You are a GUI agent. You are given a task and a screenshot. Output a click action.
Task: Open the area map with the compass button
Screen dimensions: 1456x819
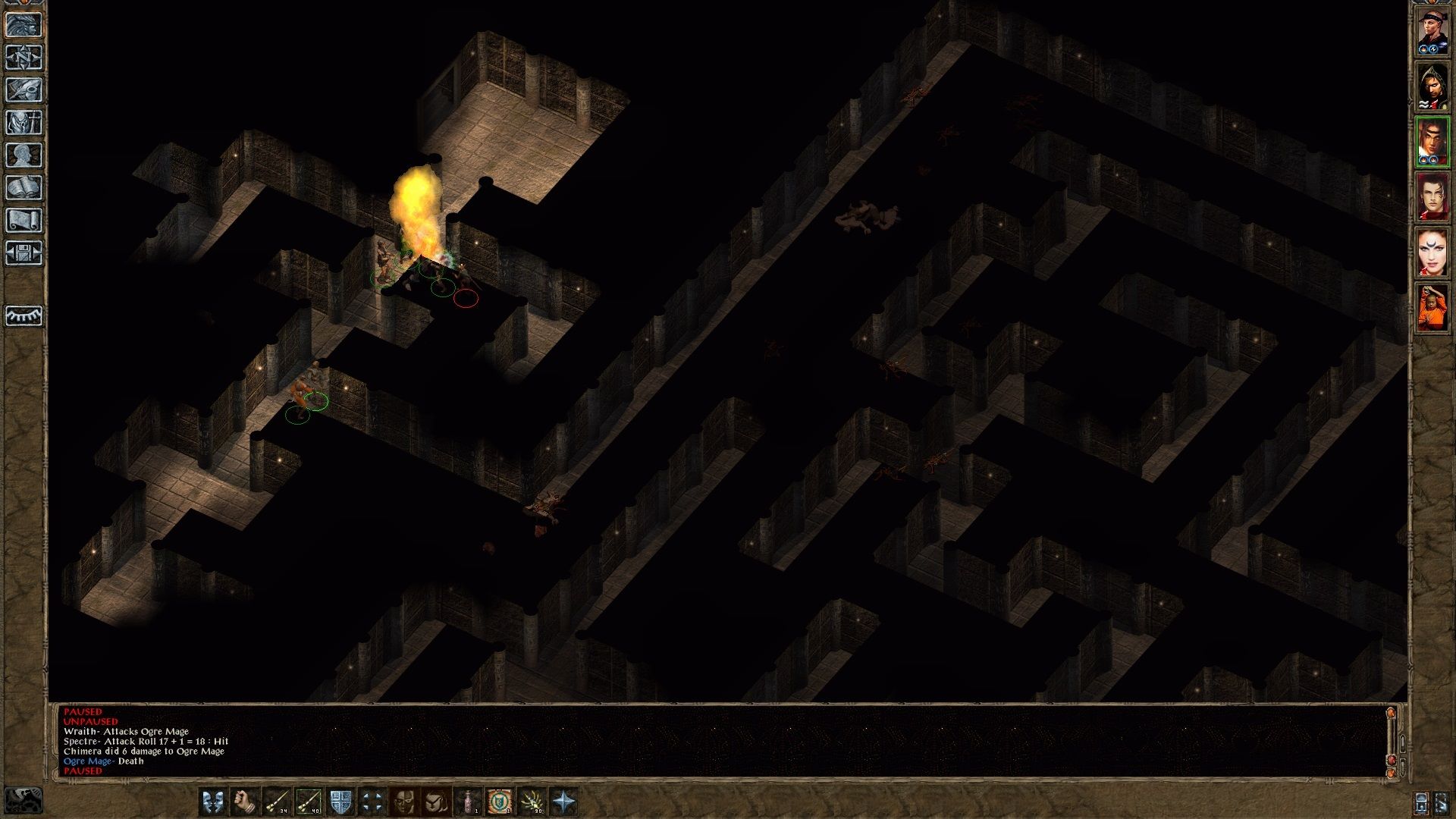24,58
